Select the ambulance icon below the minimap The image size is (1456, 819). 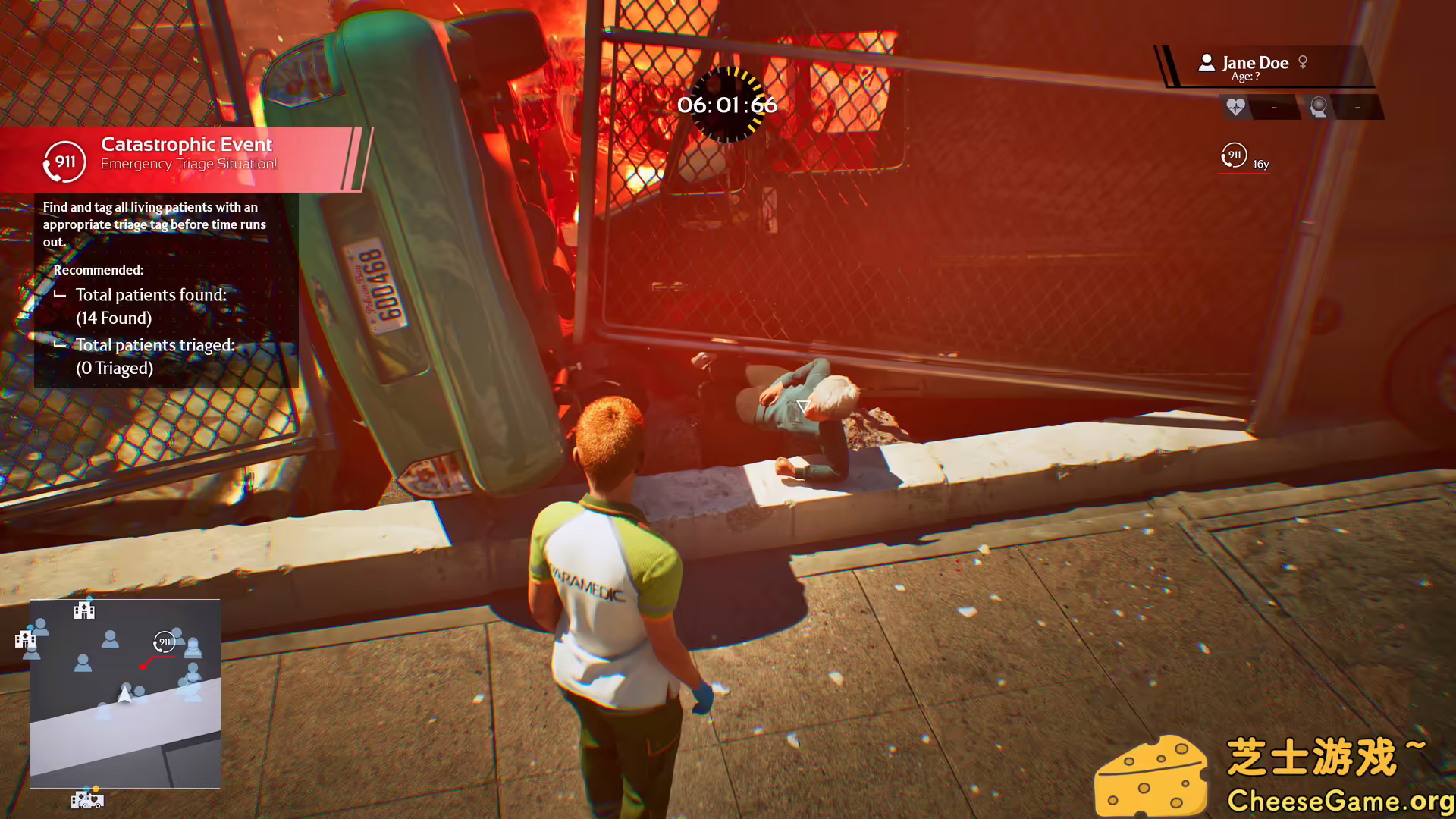click(x=87, y=799)
